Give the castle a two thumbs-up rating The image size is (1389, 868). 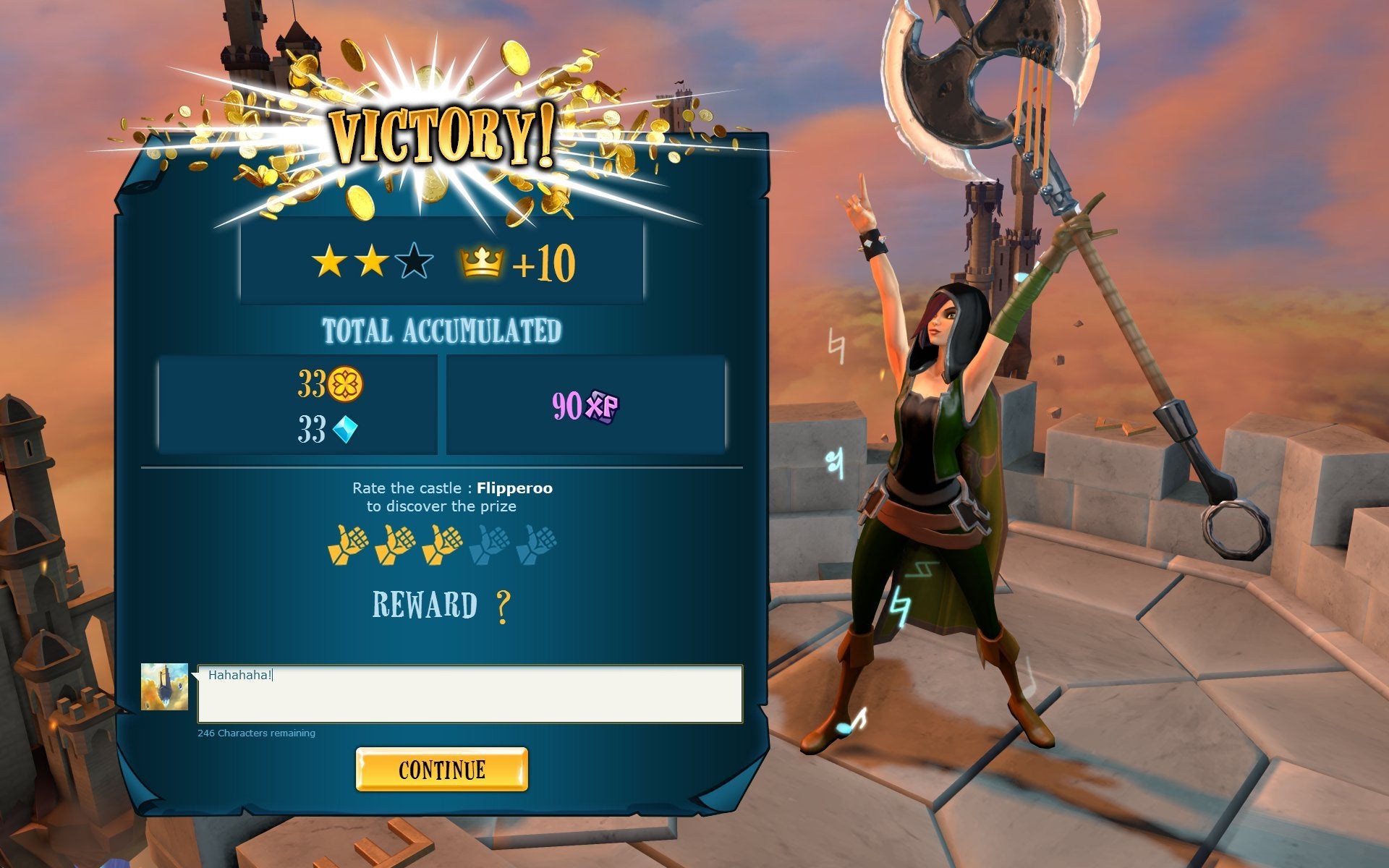[394, 545]
